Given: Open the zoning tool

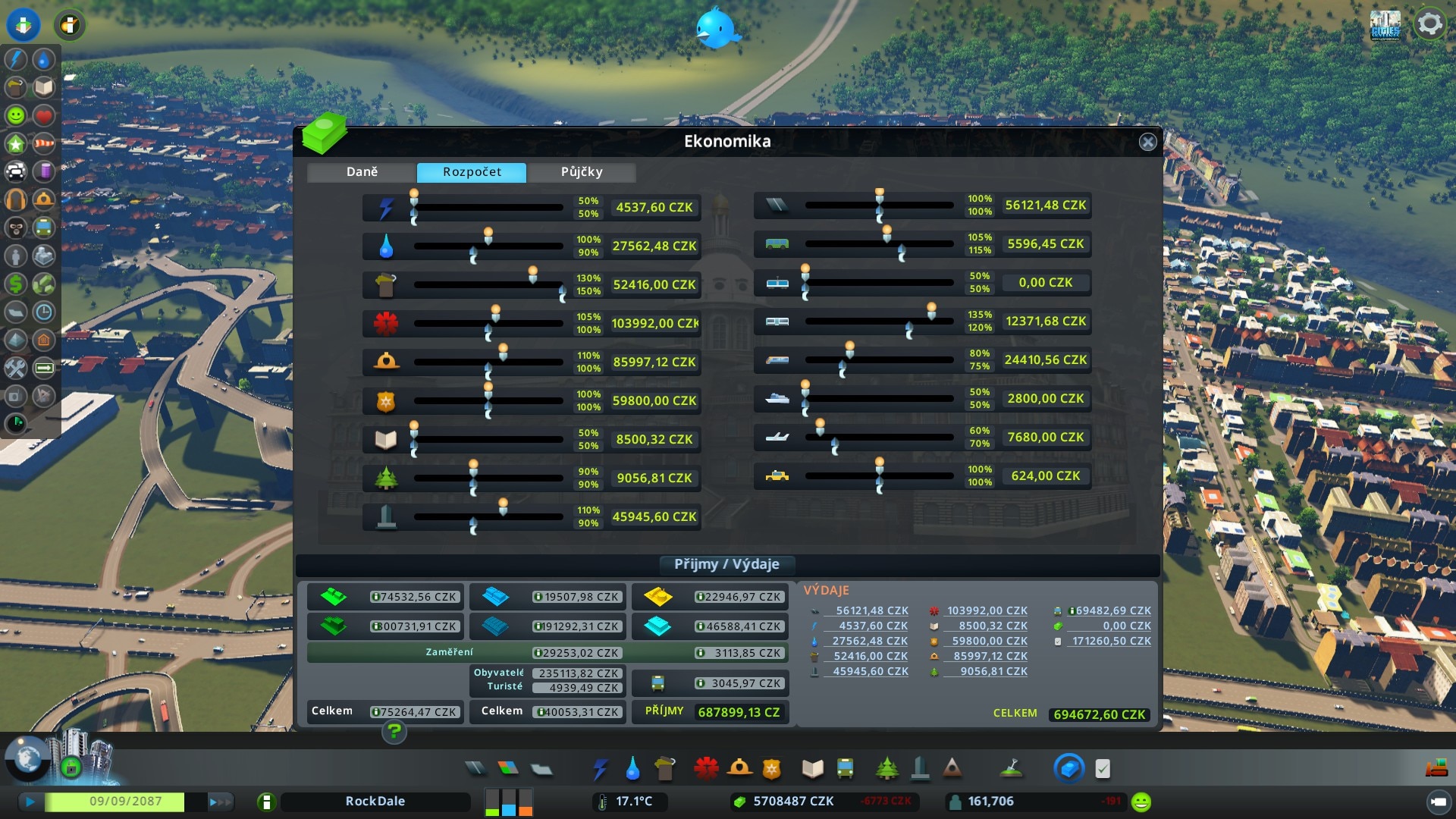Looking at the screenshot, I should click(508, 769).
